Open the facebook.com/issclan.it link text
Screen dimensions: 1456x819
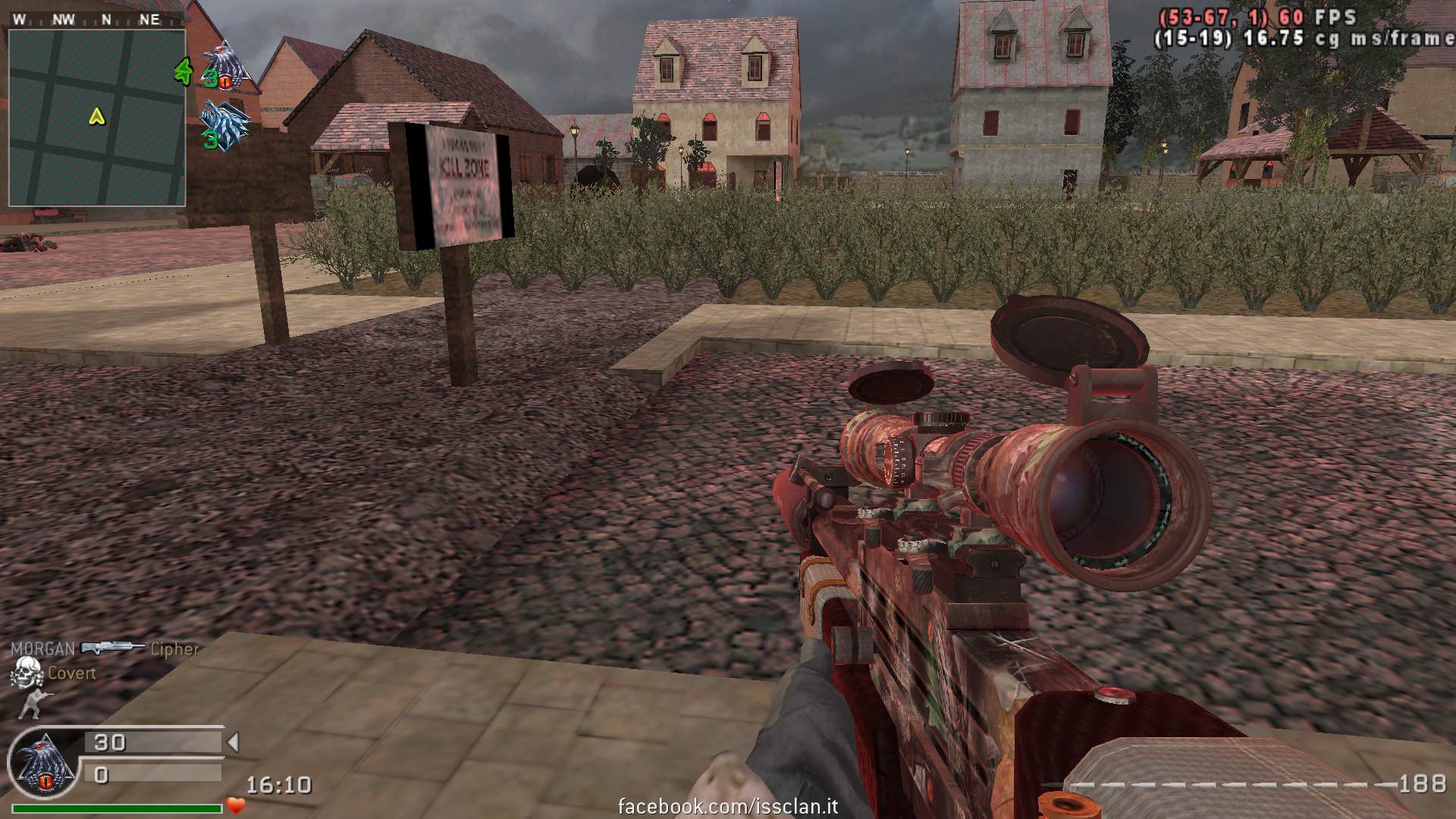(728, 806)
